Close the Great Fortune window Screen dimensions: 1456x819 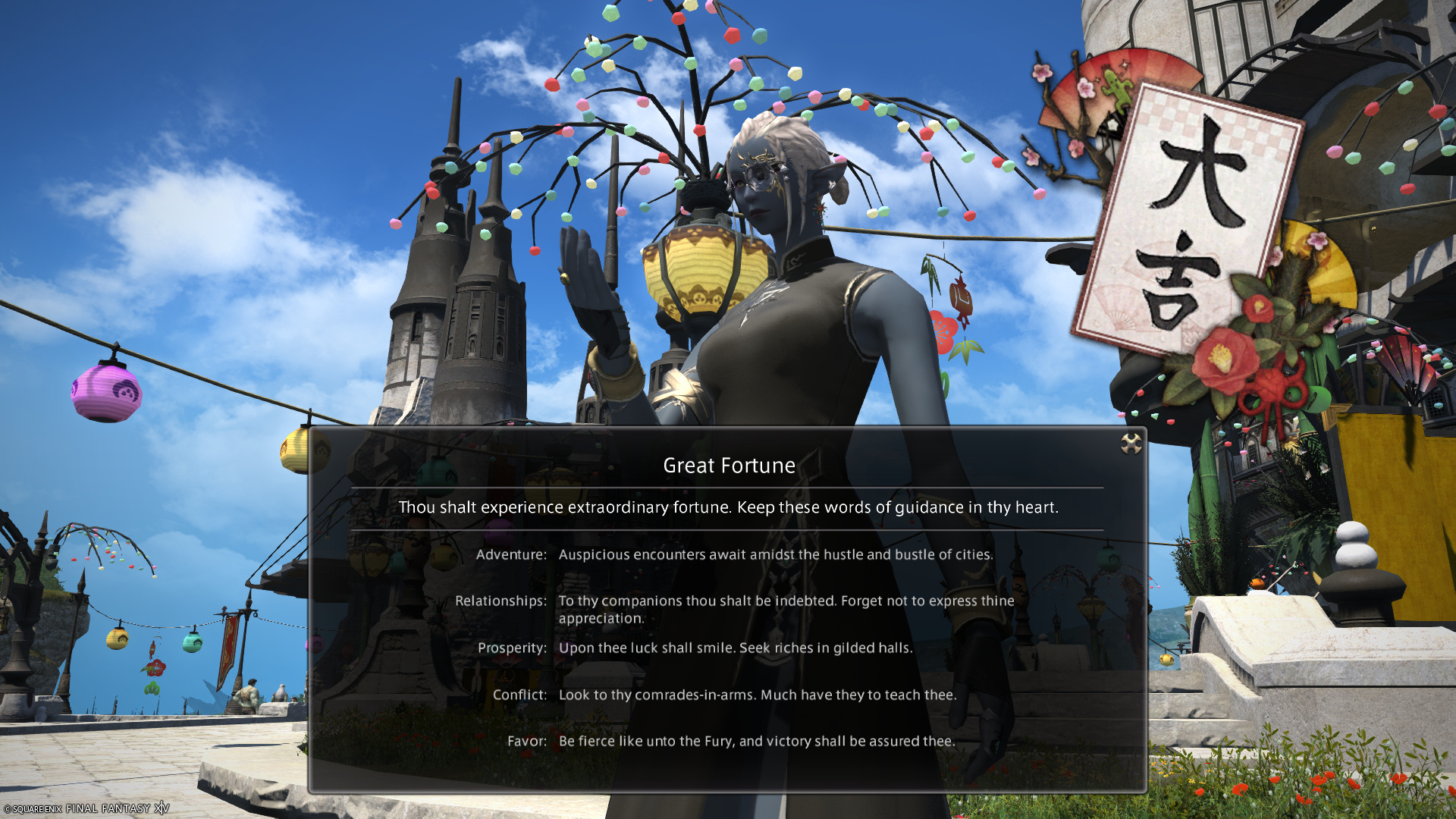click(1131, 444)
